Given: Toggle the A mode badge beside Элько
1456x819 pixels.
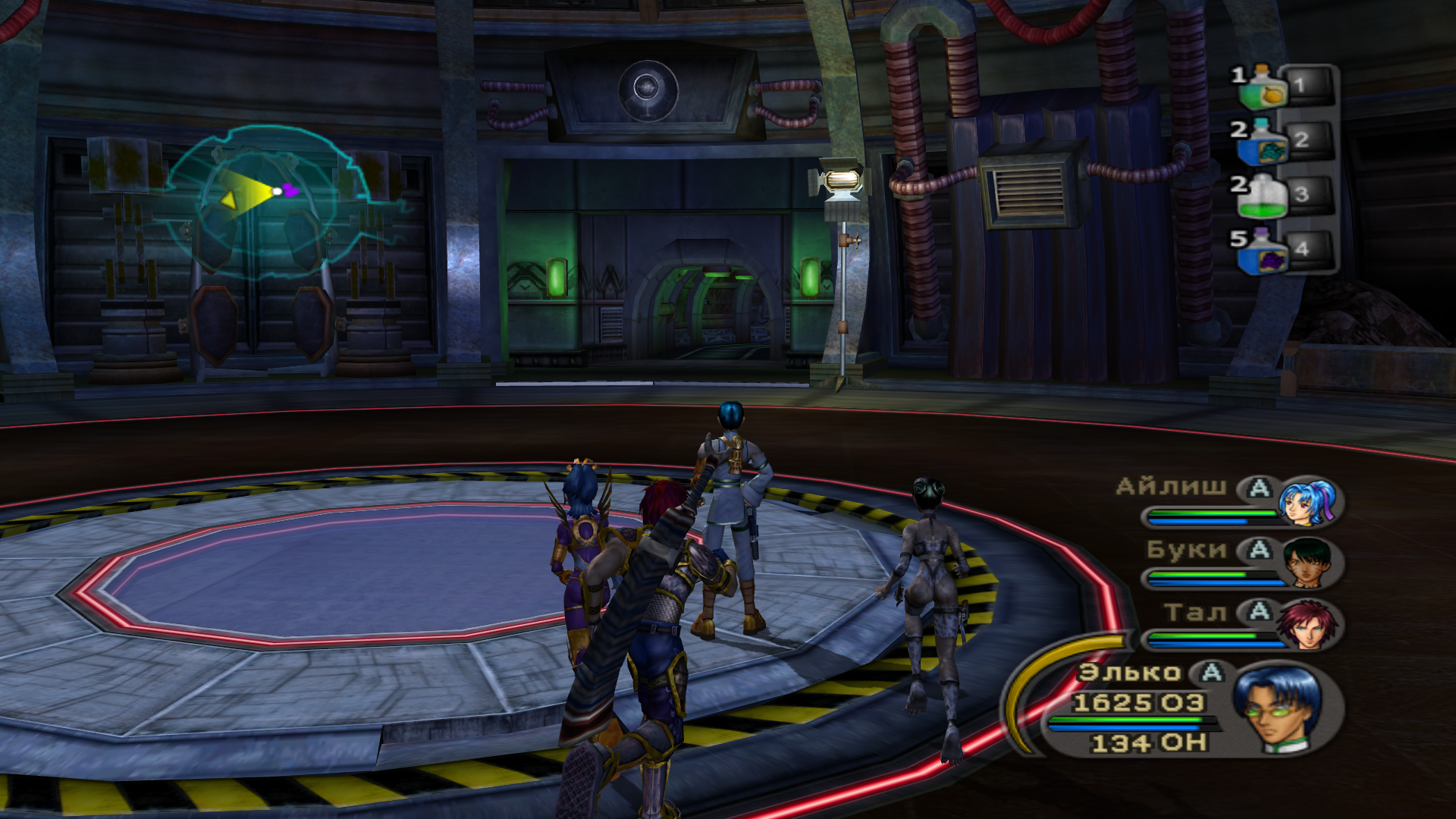Looking at the screenshot, I should [1211, 672].
